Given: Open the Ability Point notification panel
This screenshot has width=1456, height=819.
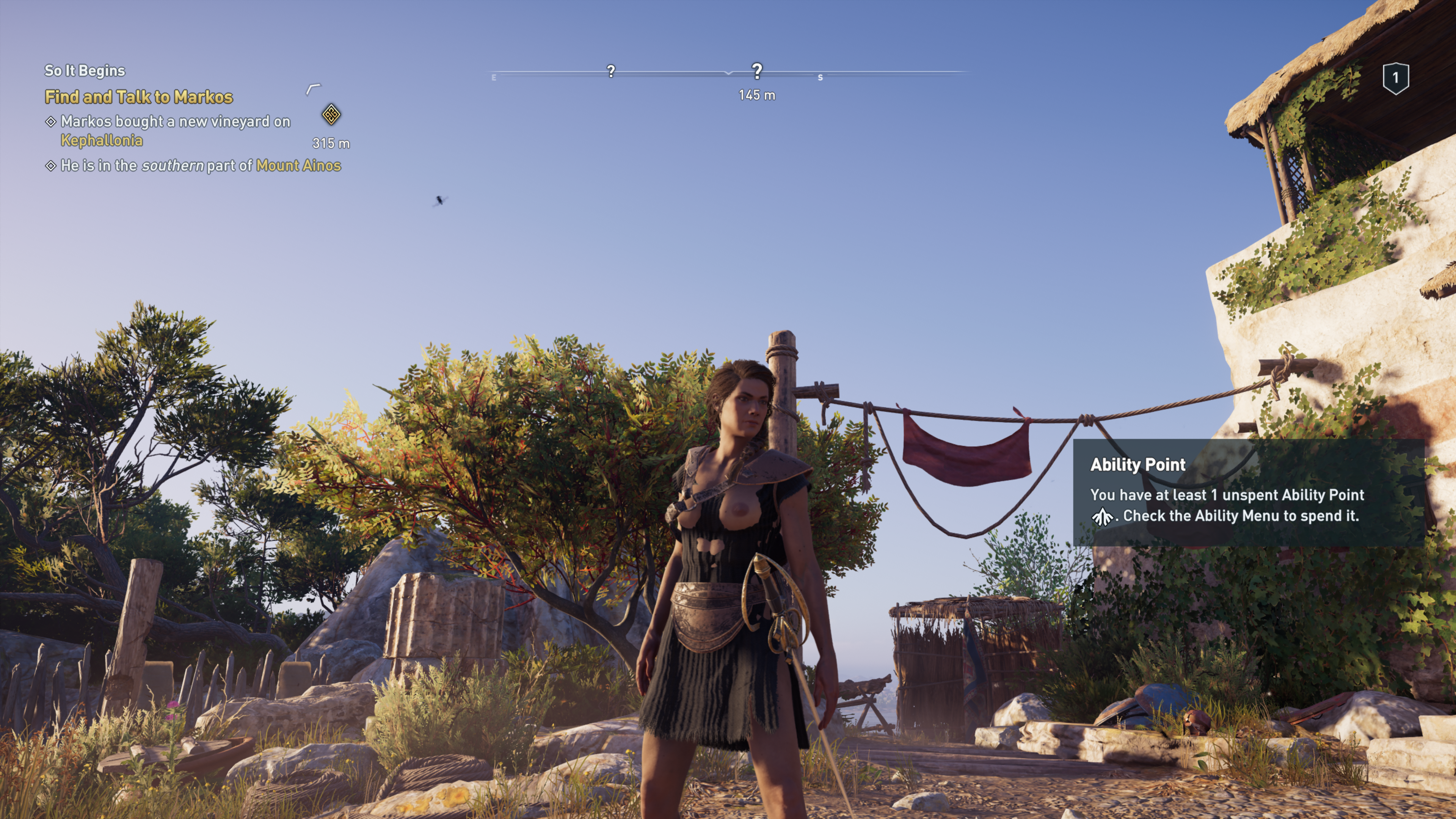Looking at the screenshot, I should pos(1249,492).
